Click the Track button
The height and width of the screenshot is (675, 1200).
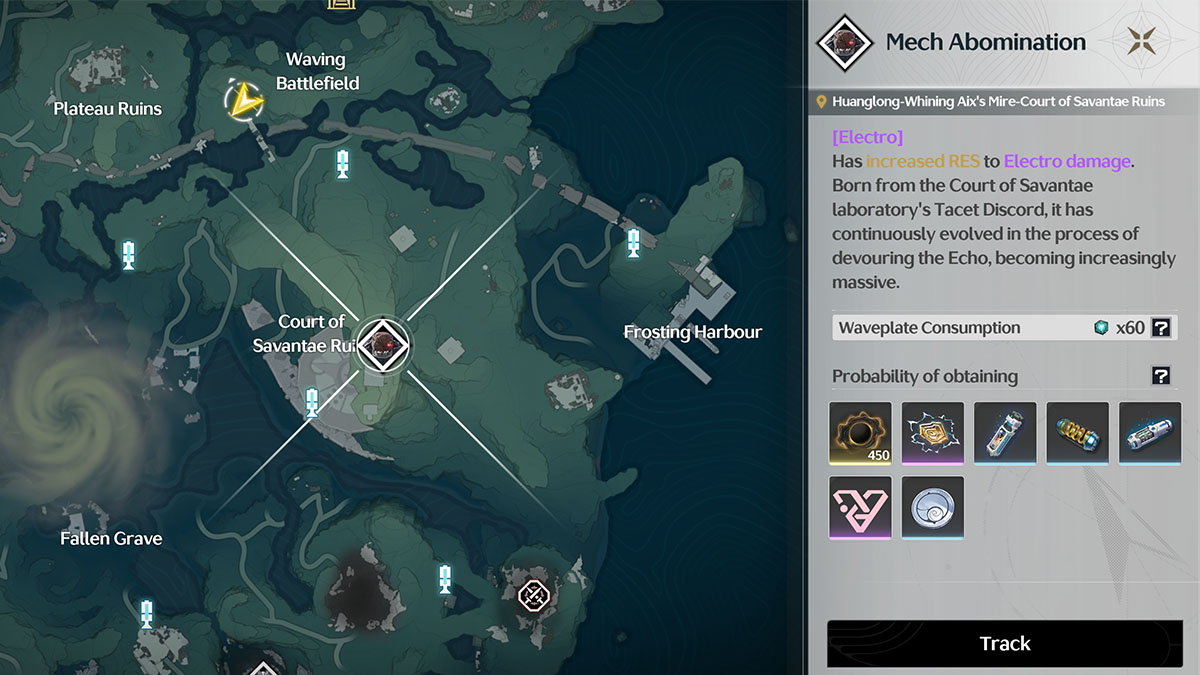(x=1004, y=643)
